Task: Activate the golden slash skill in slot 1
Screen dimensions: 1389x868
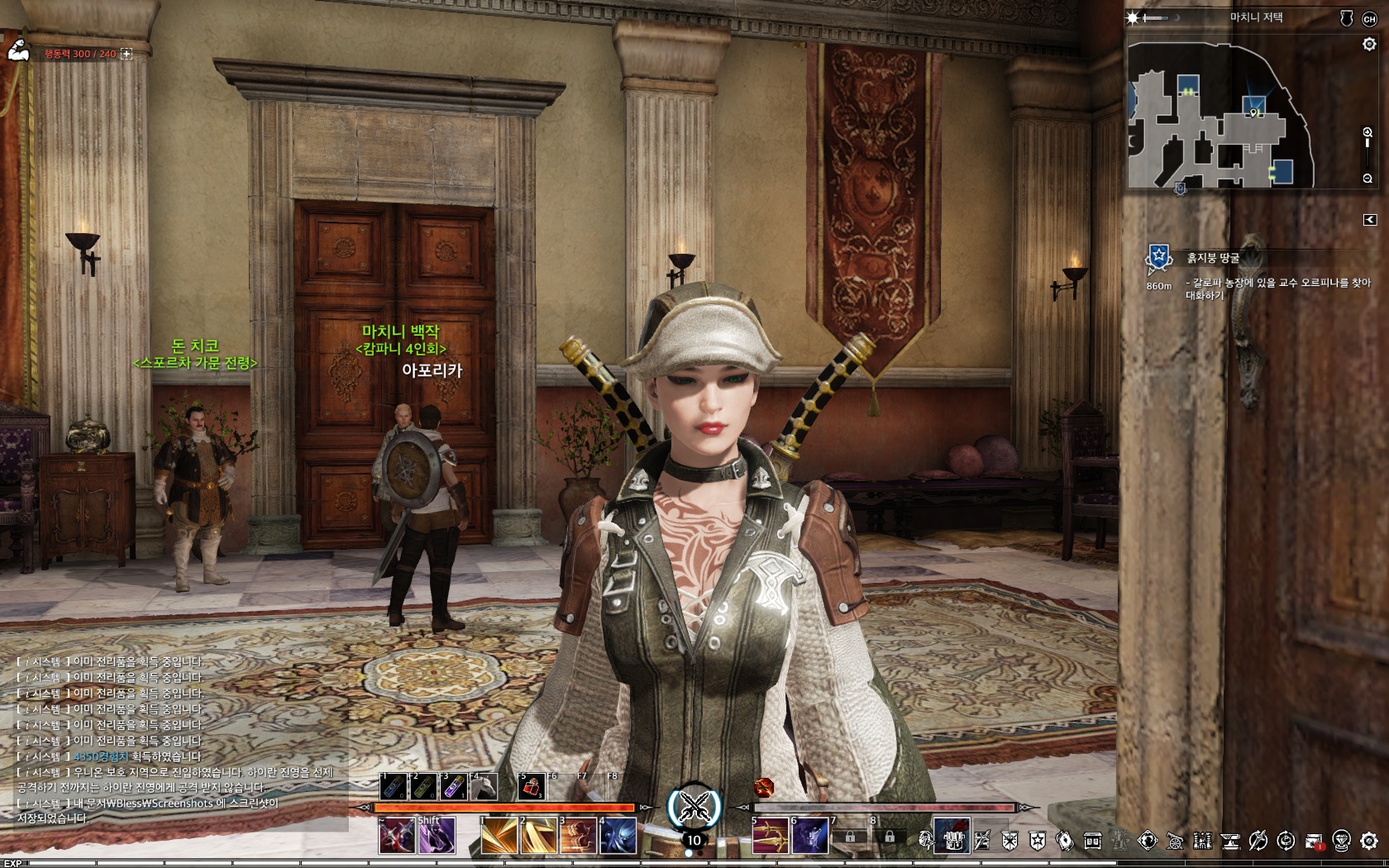Action: (x=499, y=837)
